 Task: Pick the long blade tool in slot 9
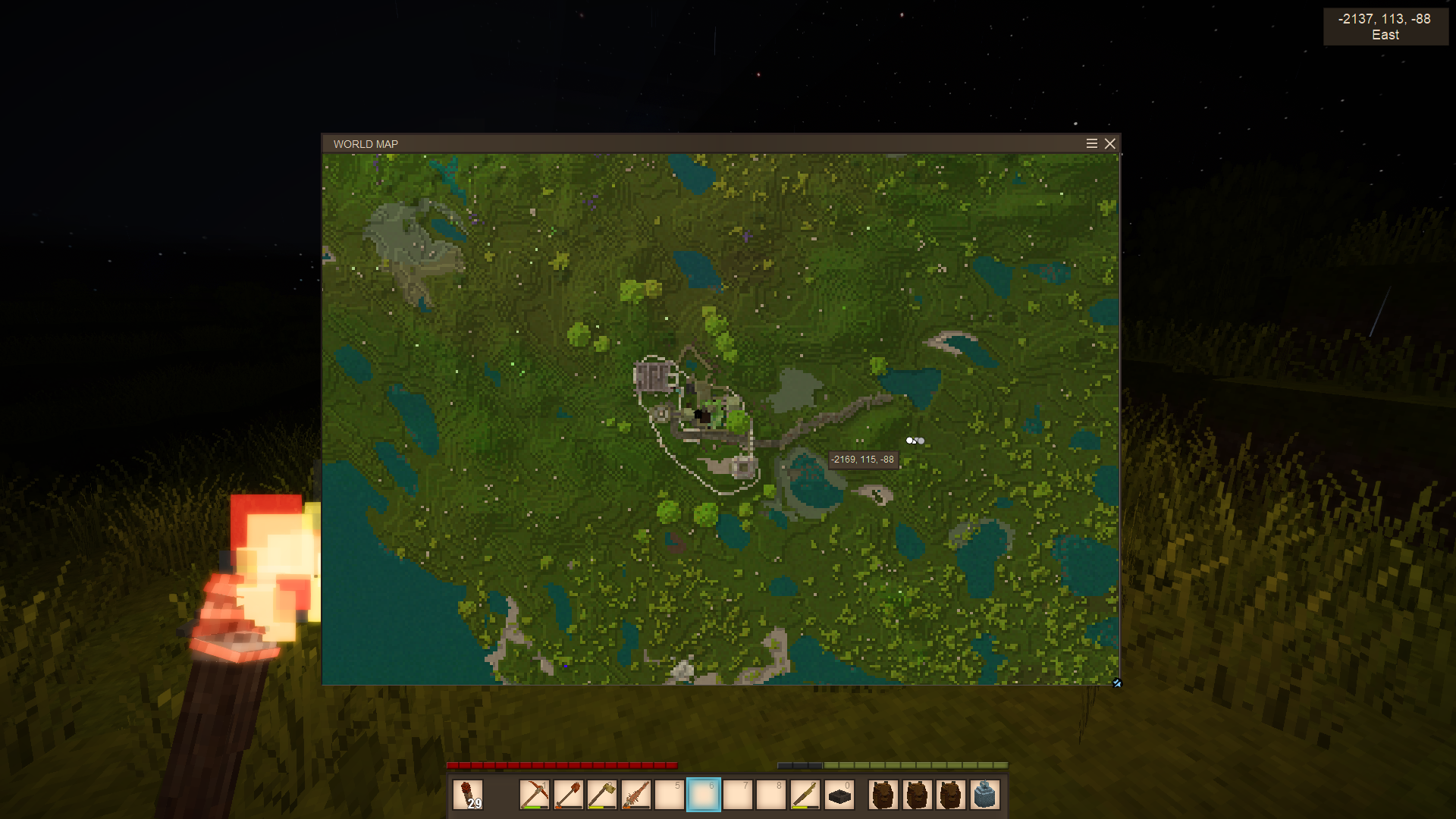click(x=805, y=795)
